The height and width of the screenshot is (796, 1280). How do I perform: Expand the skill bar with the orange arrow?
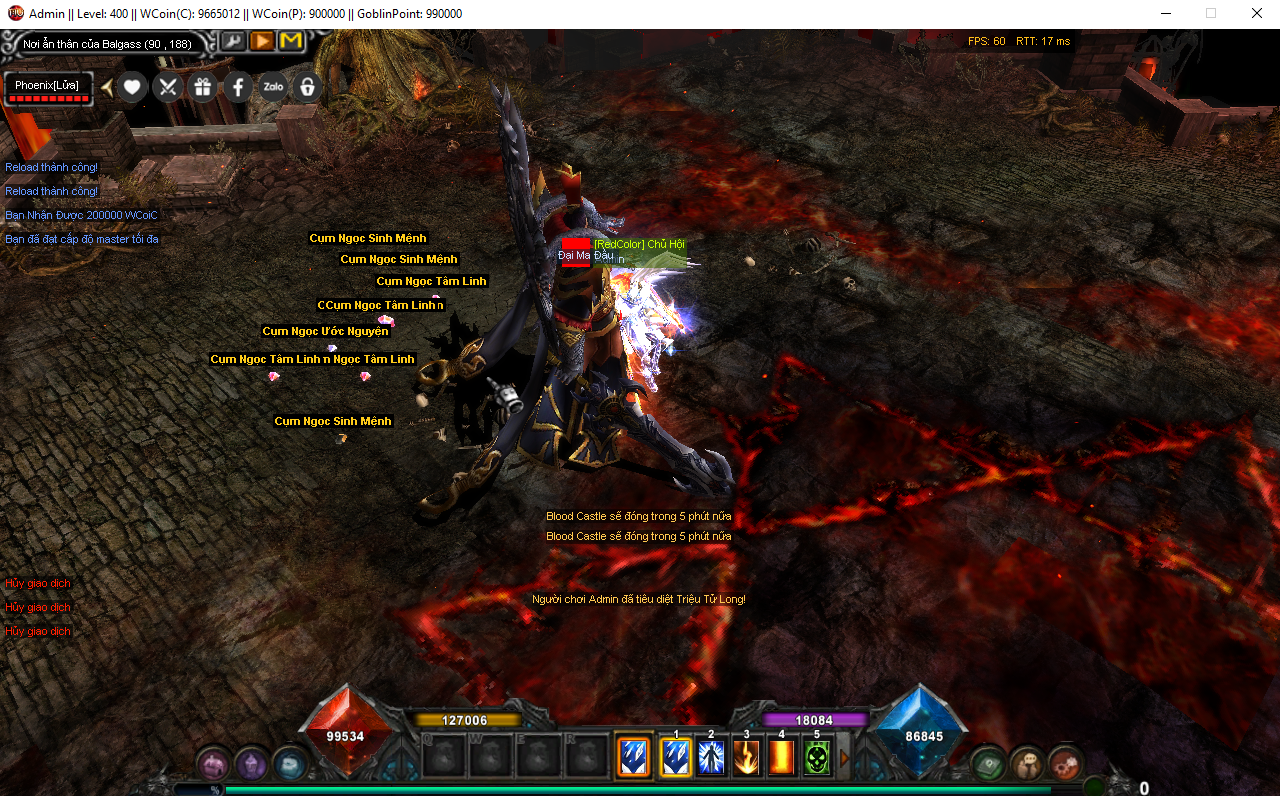pos(844,758)
